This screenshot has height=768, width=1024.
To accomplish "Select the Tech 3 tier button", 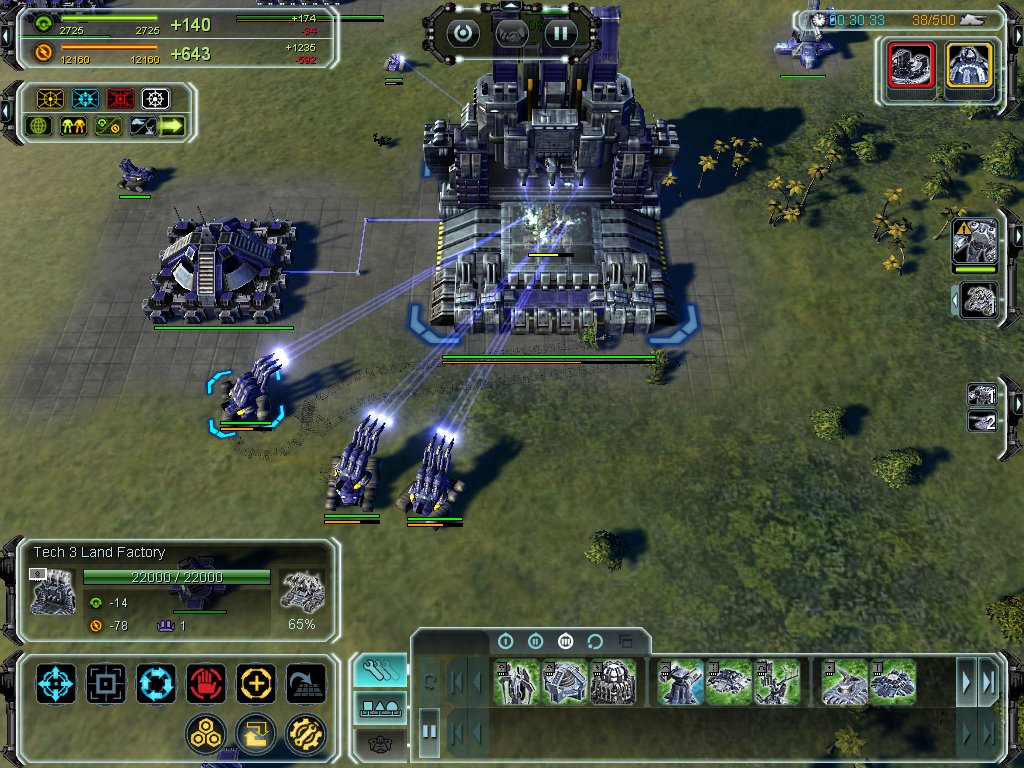I will [x=565, y=641].
